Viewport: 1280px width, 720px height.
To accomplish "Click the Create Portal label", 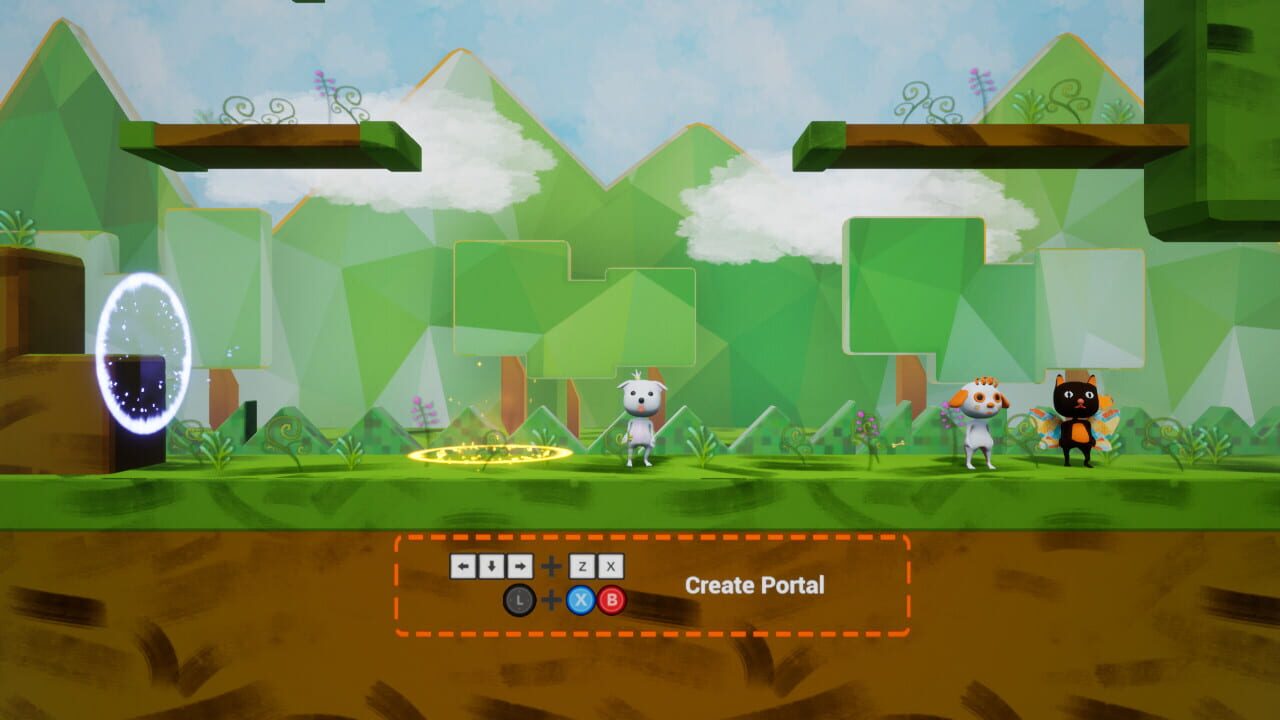I will (755, 585).
